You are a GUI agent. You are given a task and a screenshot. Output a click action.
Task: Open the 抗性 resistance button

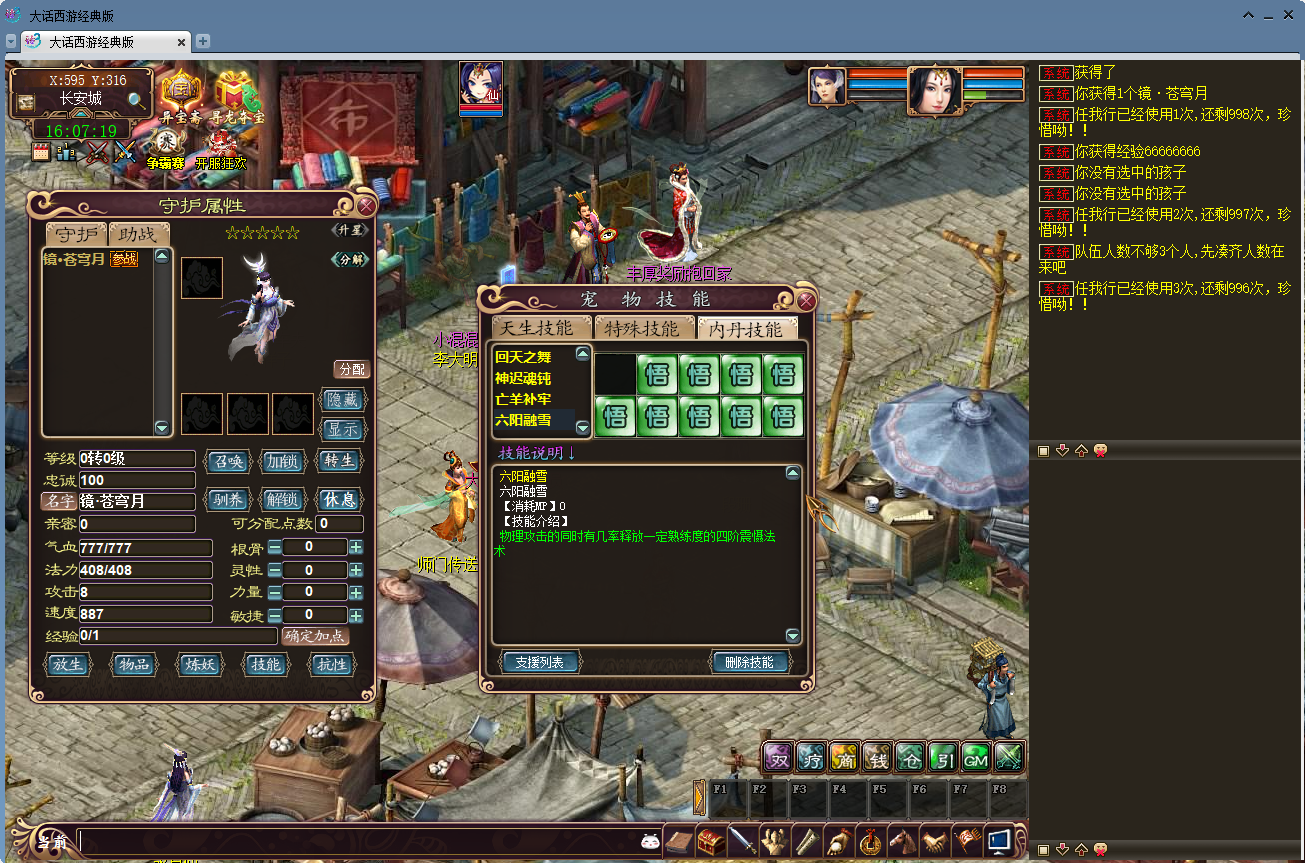(331, 664)
